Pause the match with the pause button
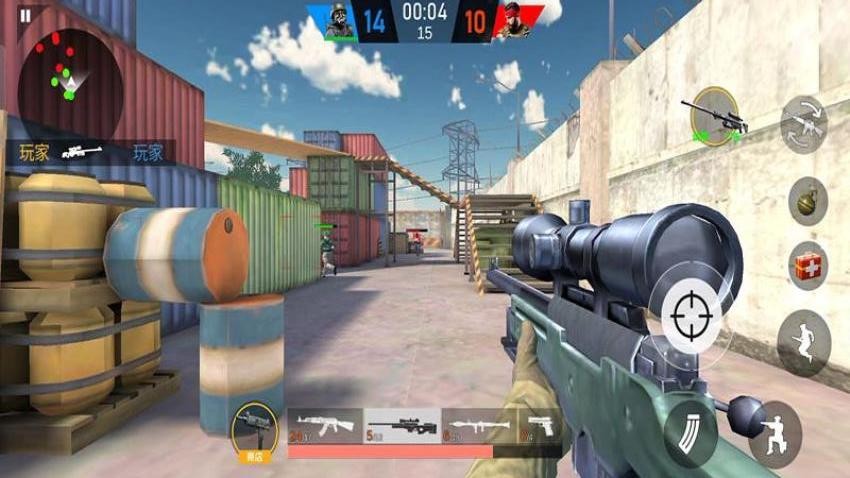 coord(25,15)
